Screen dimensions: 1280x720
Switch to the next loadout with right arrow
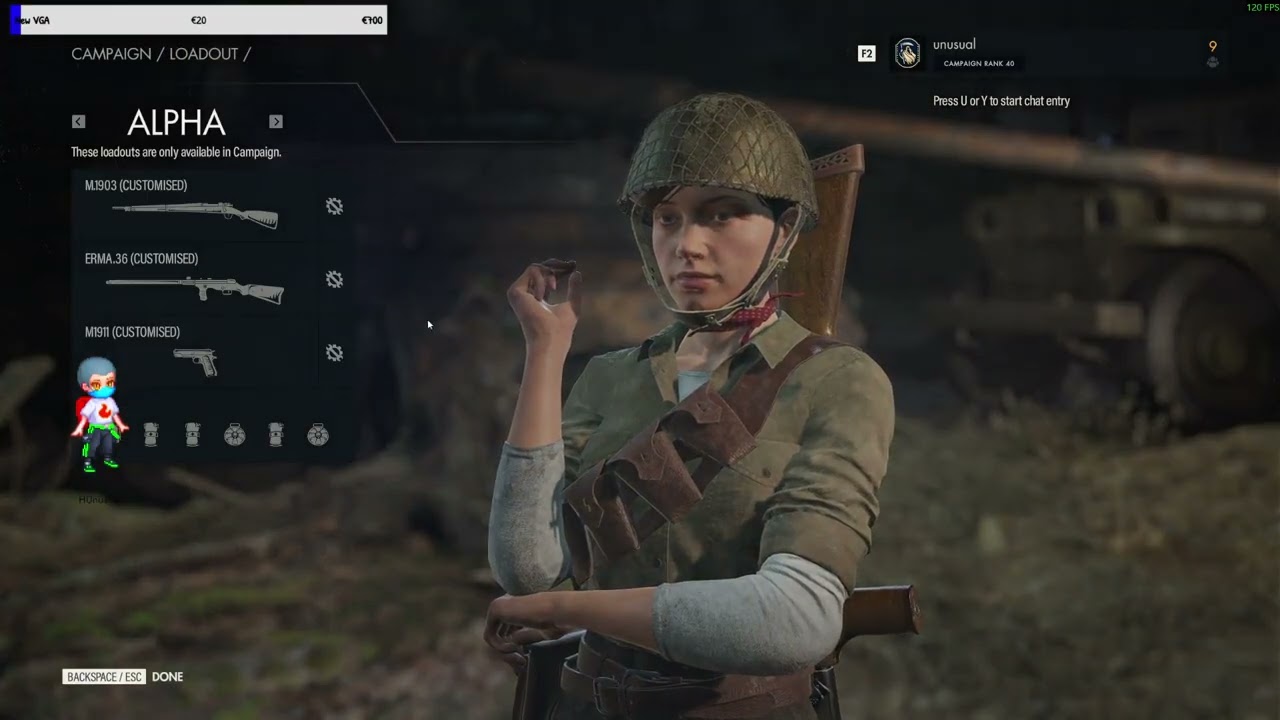click(276, 122)
